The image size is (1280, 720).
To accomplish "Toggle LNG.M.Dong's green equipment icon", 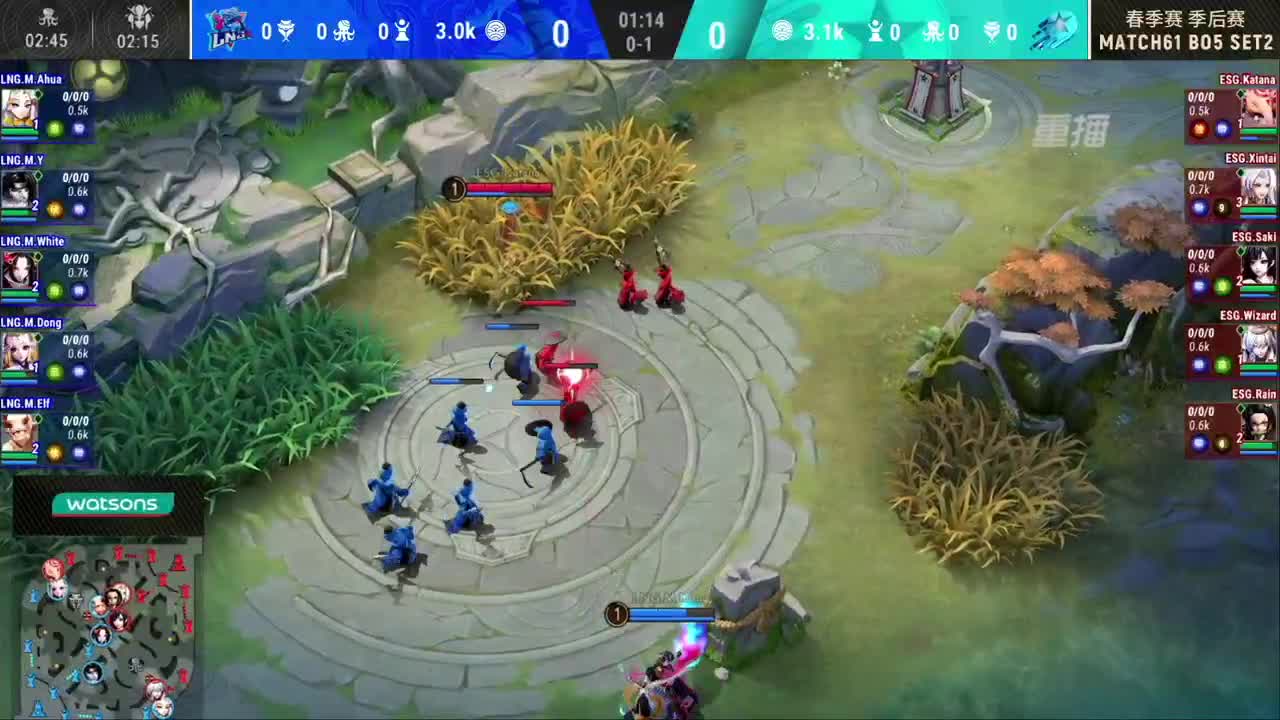I will pyautogui.click(x=55, y=370).
